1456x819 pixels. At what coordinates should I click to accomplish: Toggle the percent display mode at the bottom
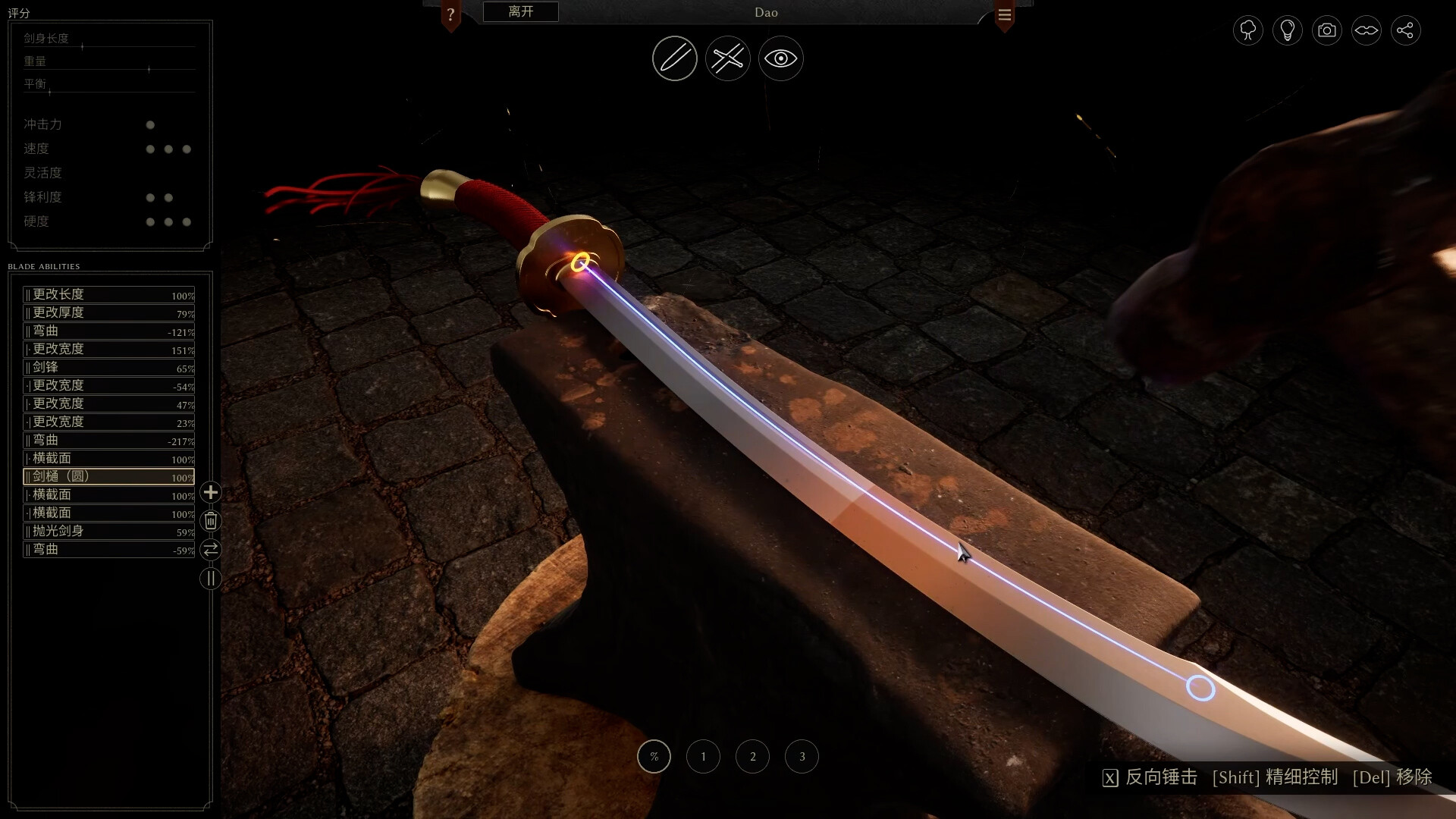point(654,756)
